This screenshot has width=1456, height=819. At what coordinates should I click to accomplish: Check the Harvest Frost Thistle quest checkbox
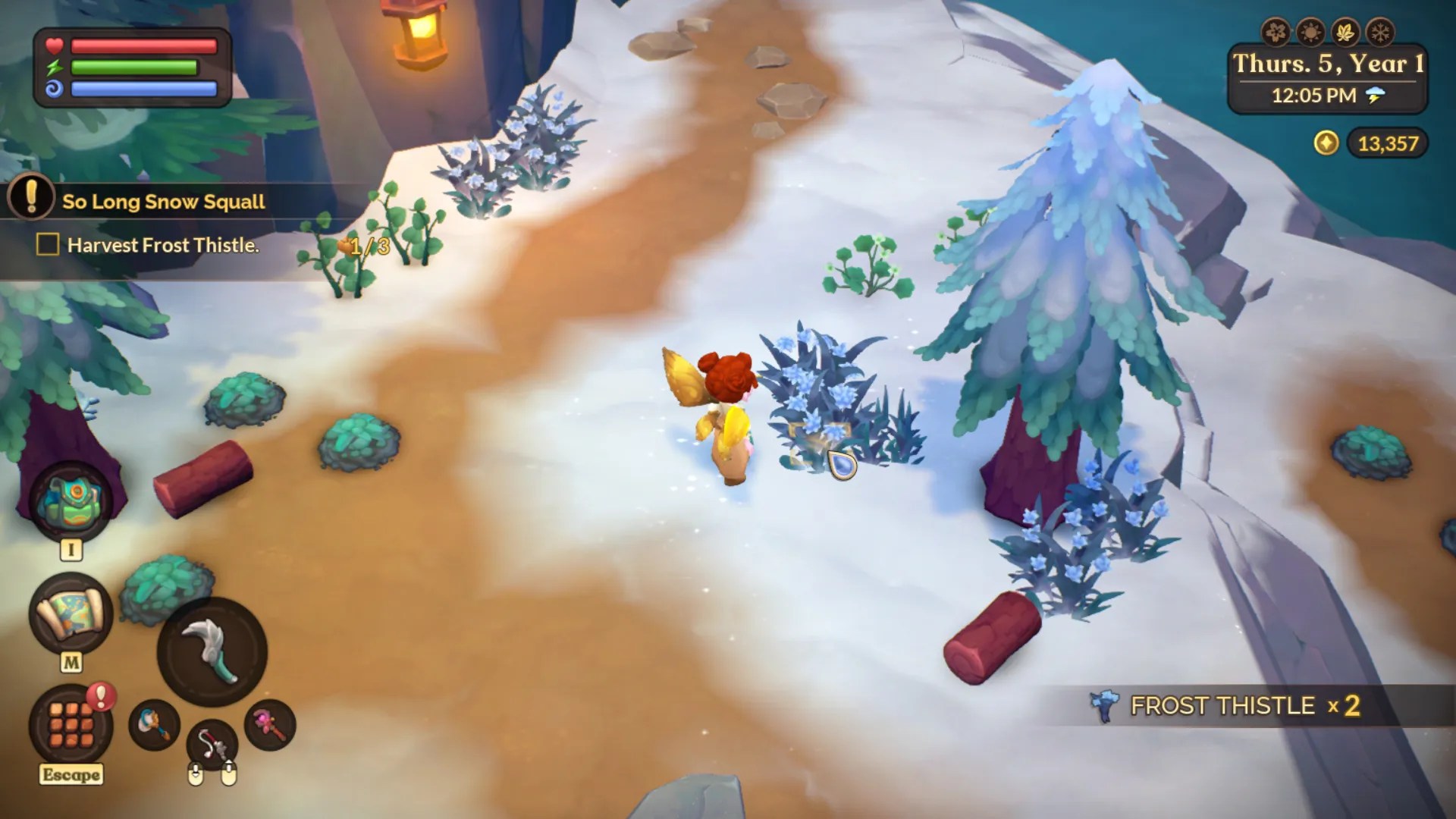click(x=47, y=245)
